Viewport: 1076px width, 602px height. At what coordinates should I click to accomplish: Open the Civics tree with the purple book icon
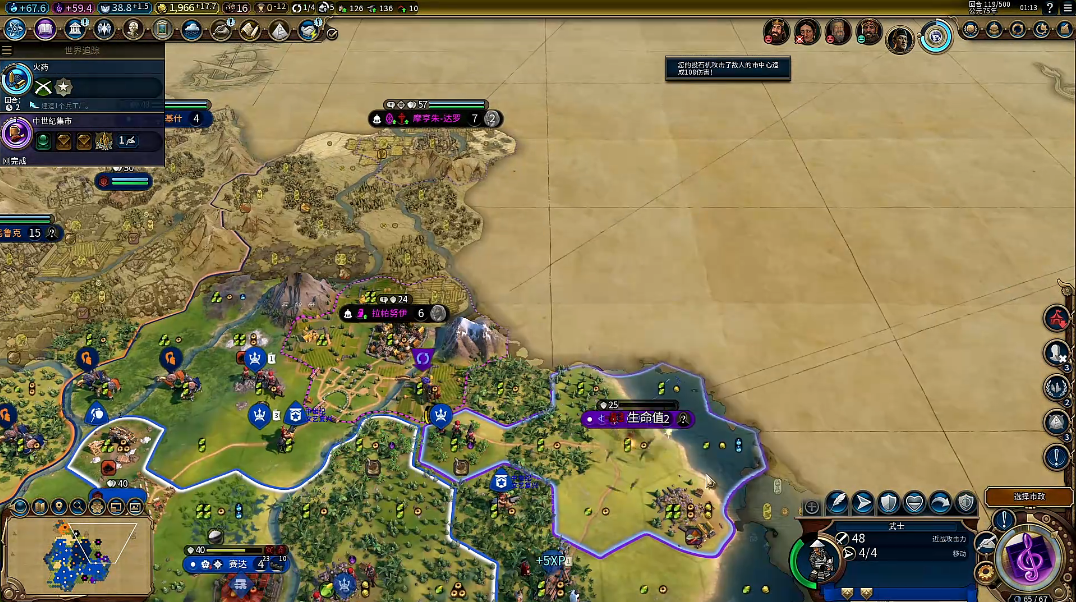coord(45,29)
